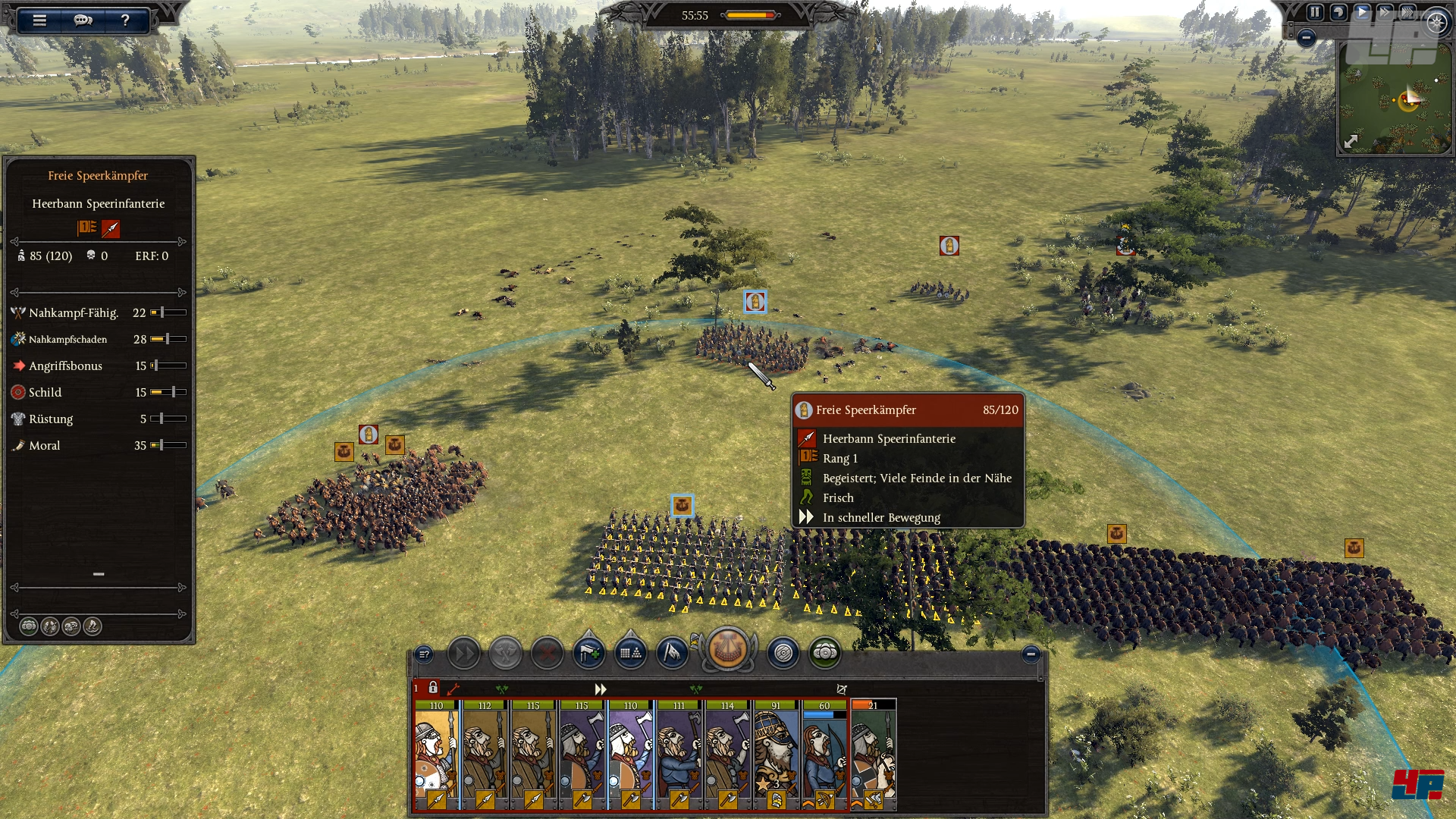Click the question mark help button

[x=125, y=20]
